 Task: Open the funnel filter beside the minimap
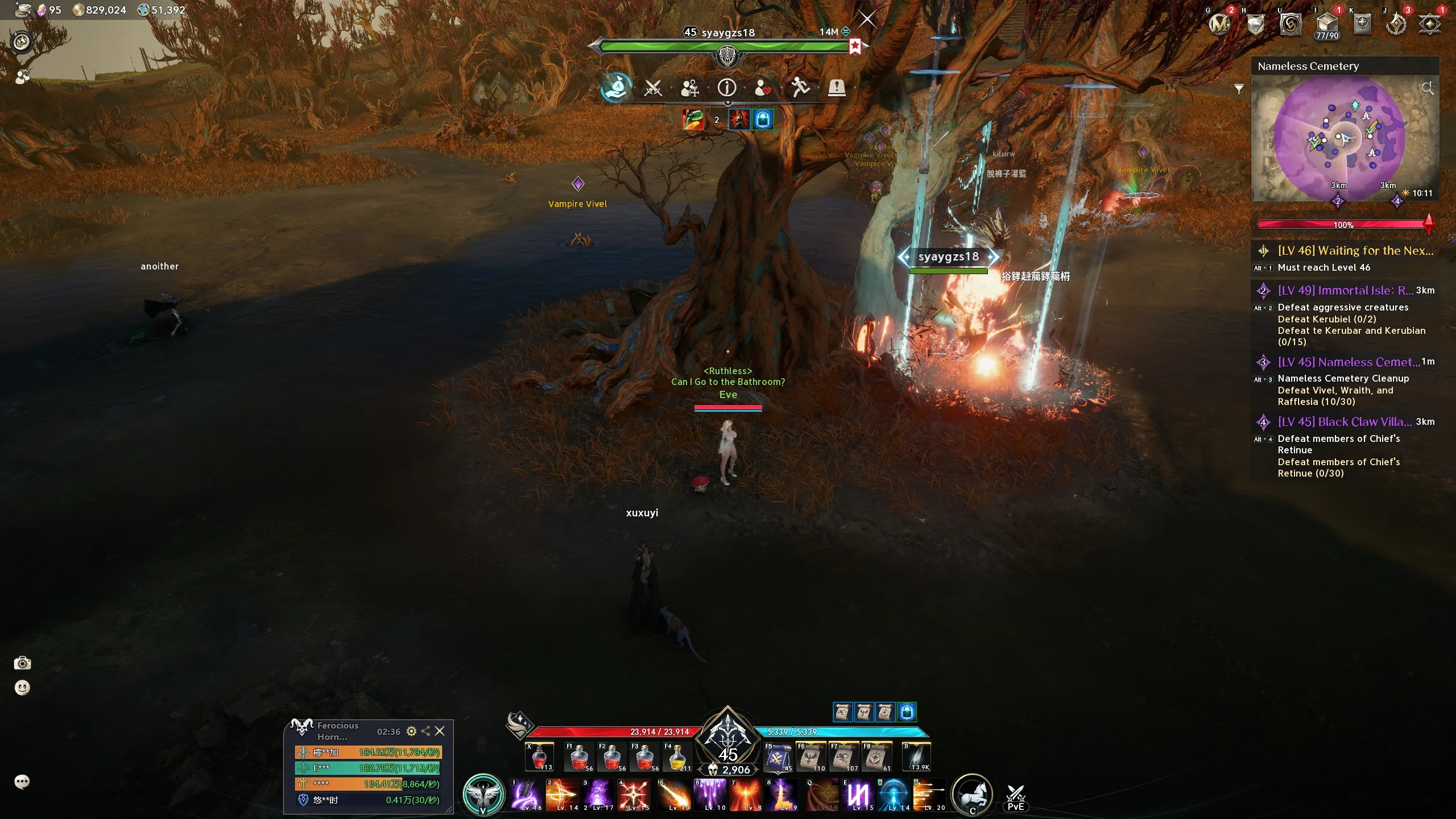point(1239,89)
